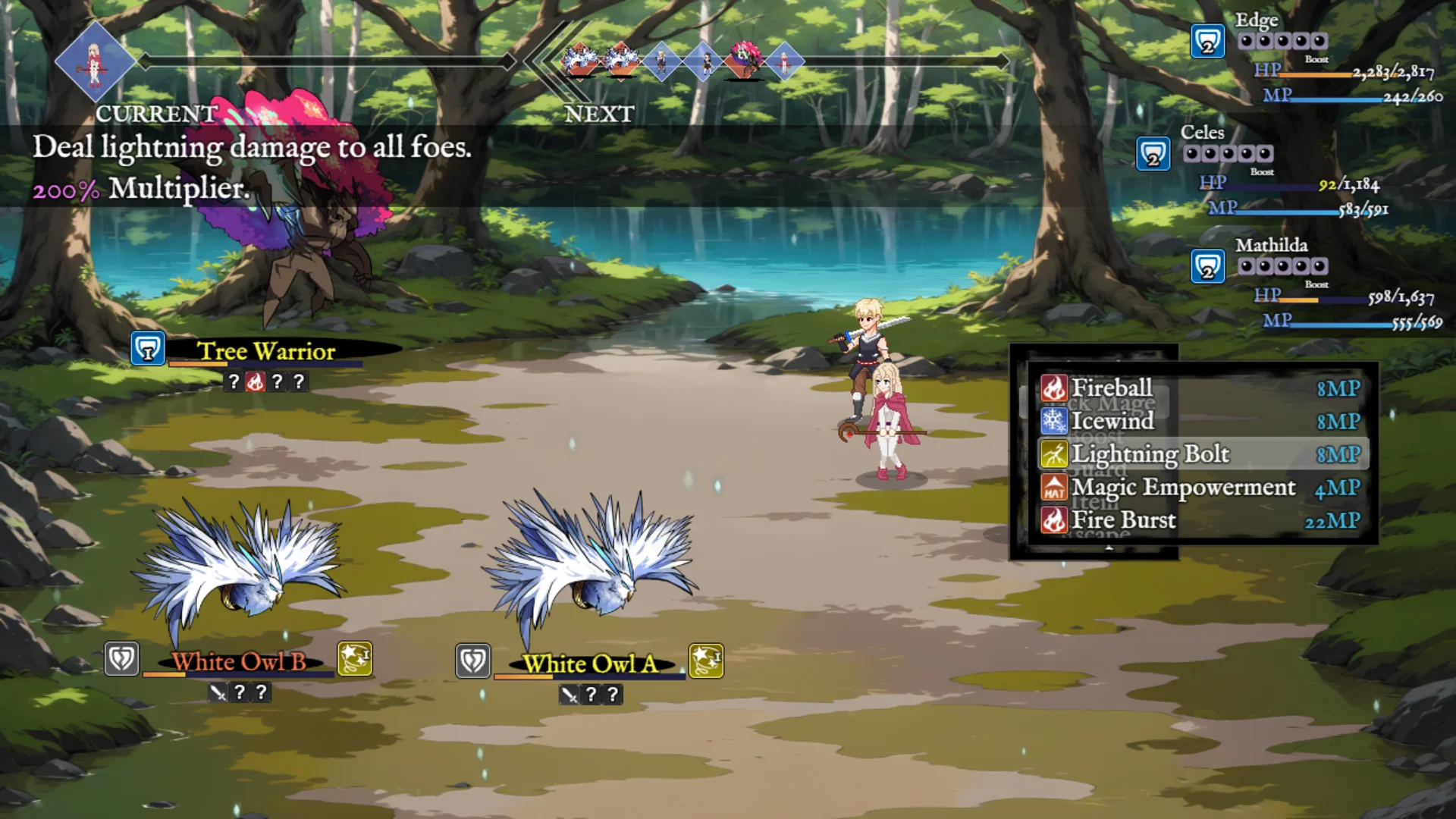Click the current turn character portrait

[95, 61]
